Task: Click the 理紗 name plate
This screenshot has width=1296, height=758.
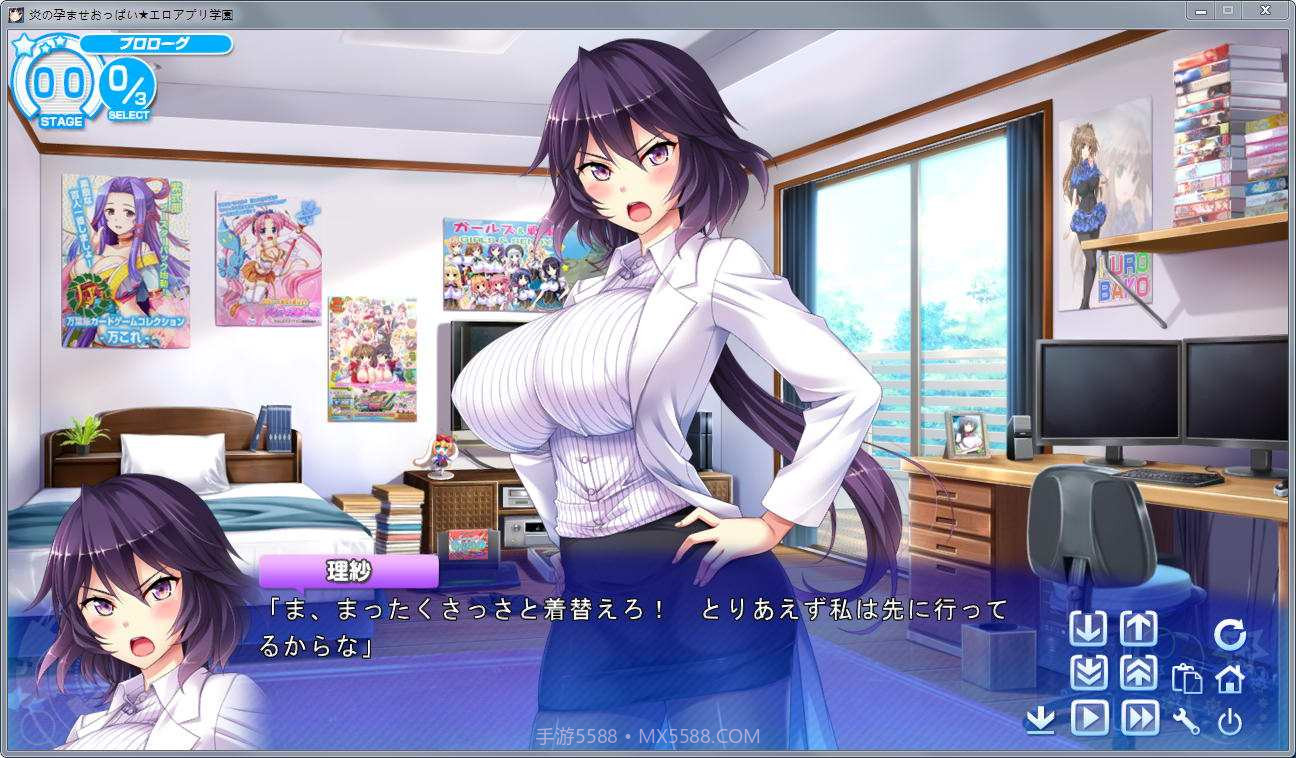Action: click(349, 571)
